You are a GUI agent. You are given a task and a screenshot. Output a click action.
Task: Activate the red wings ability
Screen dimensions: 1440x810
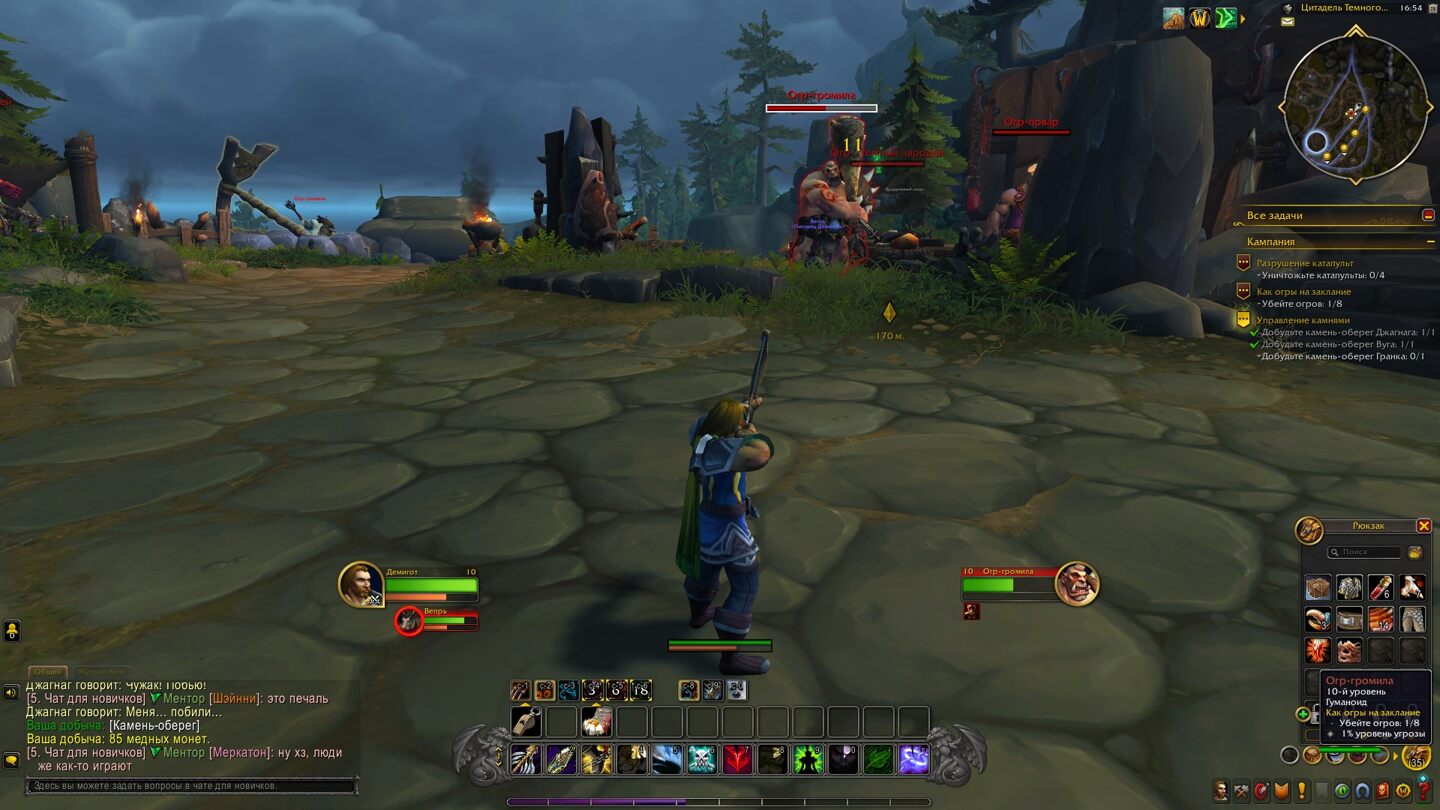737,760
